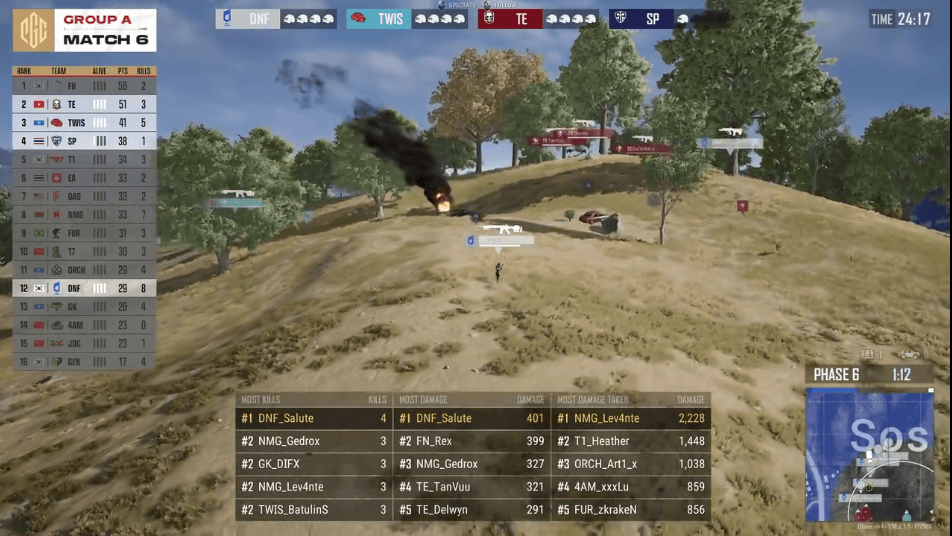This screenshot has height=536, width=952.
Task: Select the TE row in the leaderboard
Action: click(x=83, y=104)
